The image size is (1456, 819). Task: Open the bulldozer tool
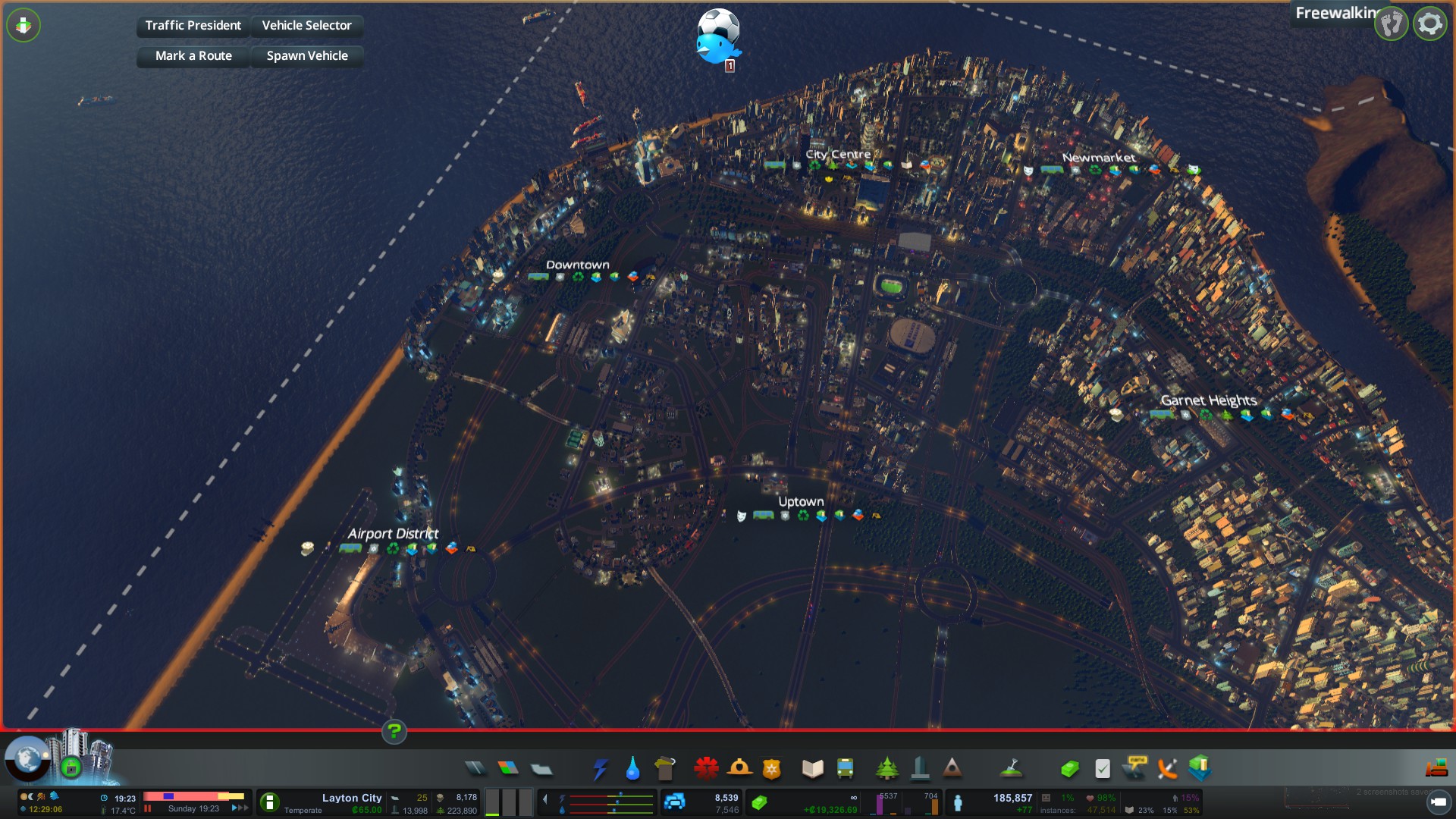(1436, 769)
